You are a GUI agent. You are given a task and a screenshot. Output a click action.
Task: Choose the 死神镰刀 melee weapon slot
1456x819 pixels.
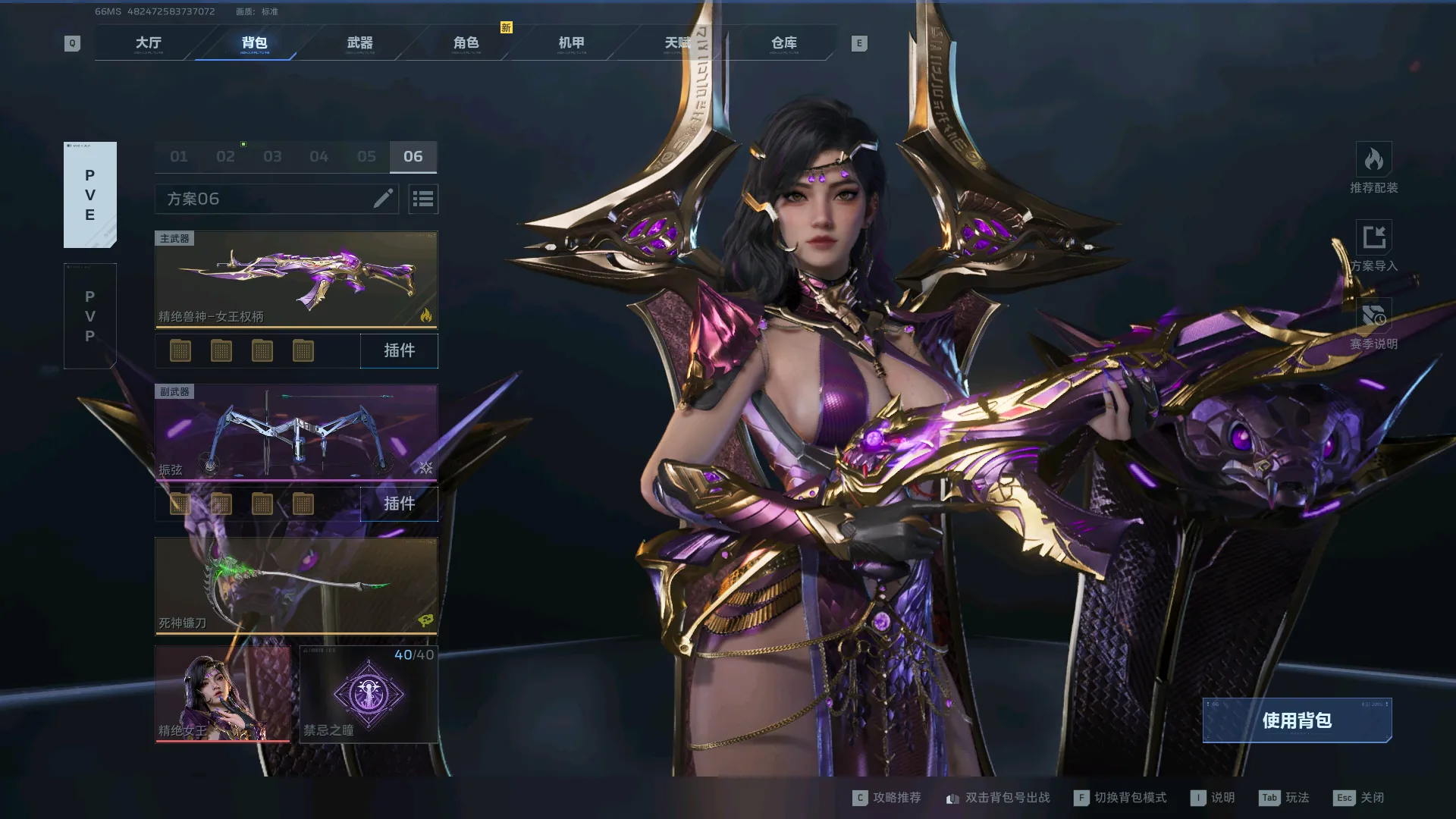(x=296, y=585)
